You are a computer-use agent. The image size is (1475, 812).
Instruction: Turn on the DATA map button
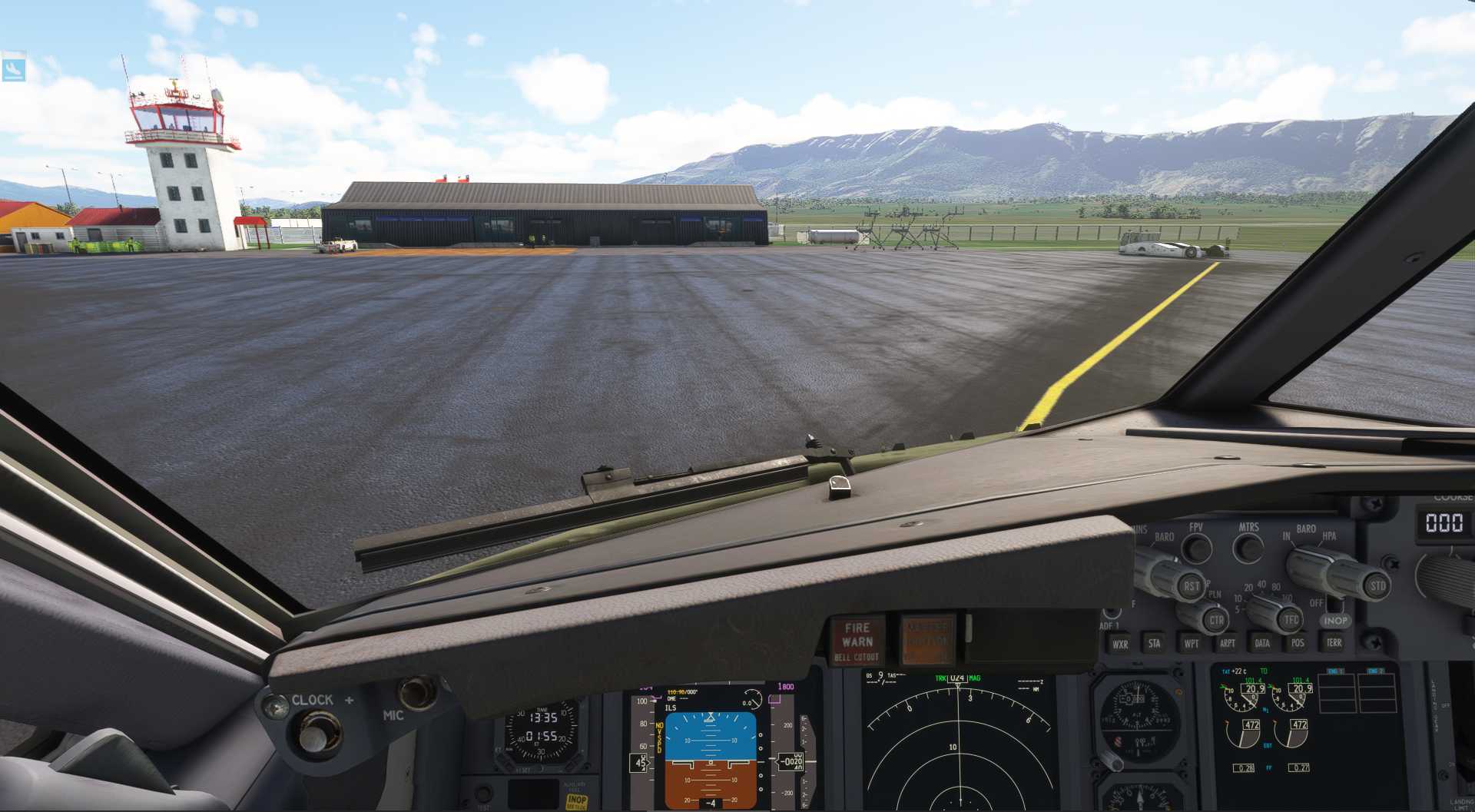pos(1262,643)
